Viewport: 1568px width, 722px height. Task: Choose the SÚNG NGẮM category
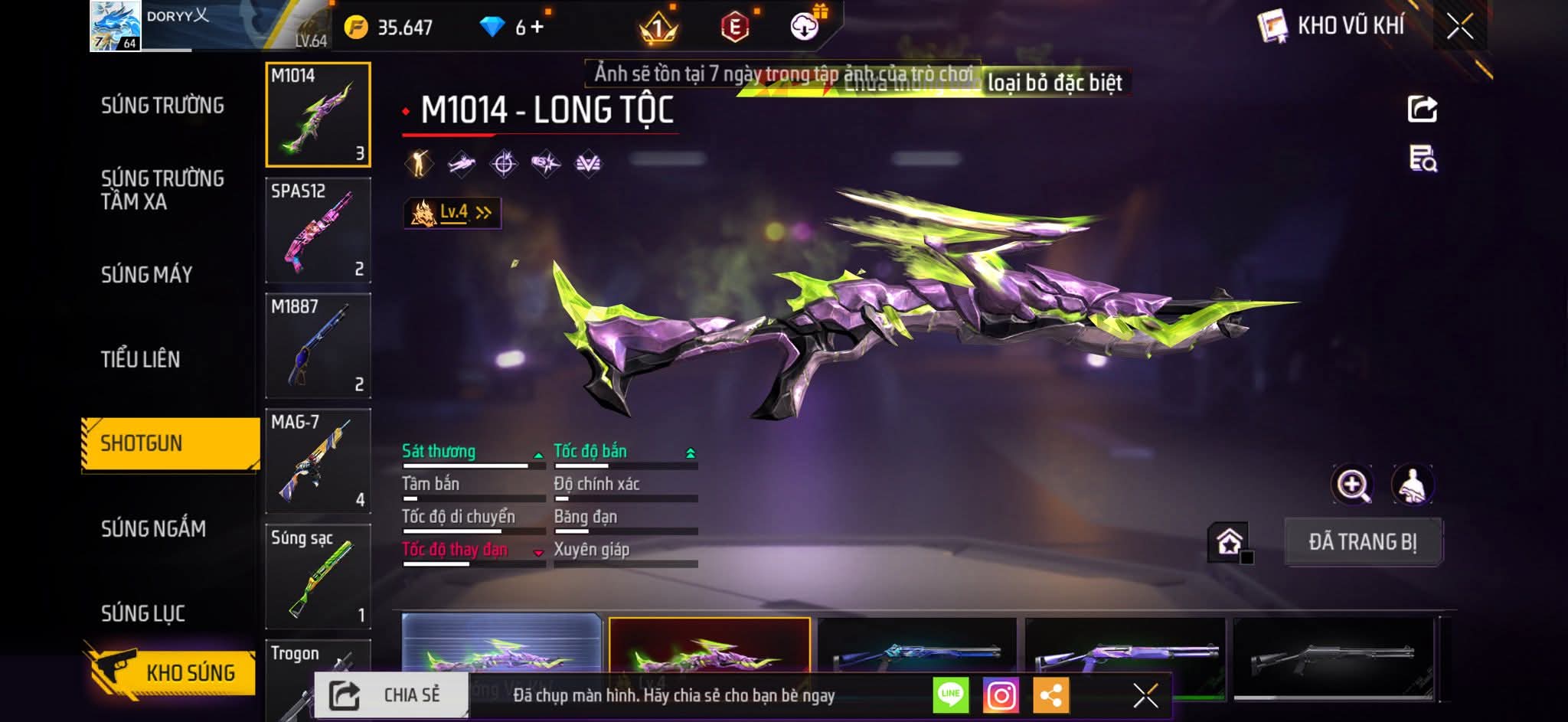(x=153, y=528)
